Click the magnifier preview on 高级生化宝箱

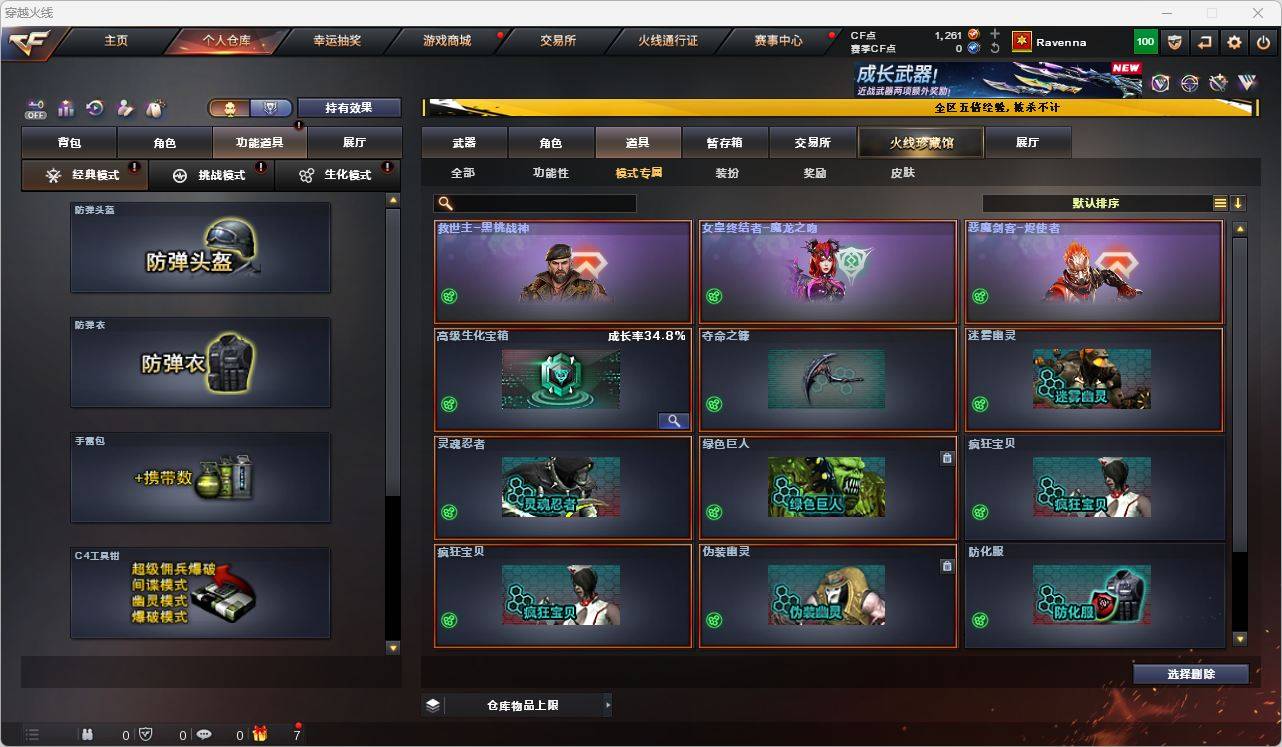(x=673, y=420)
